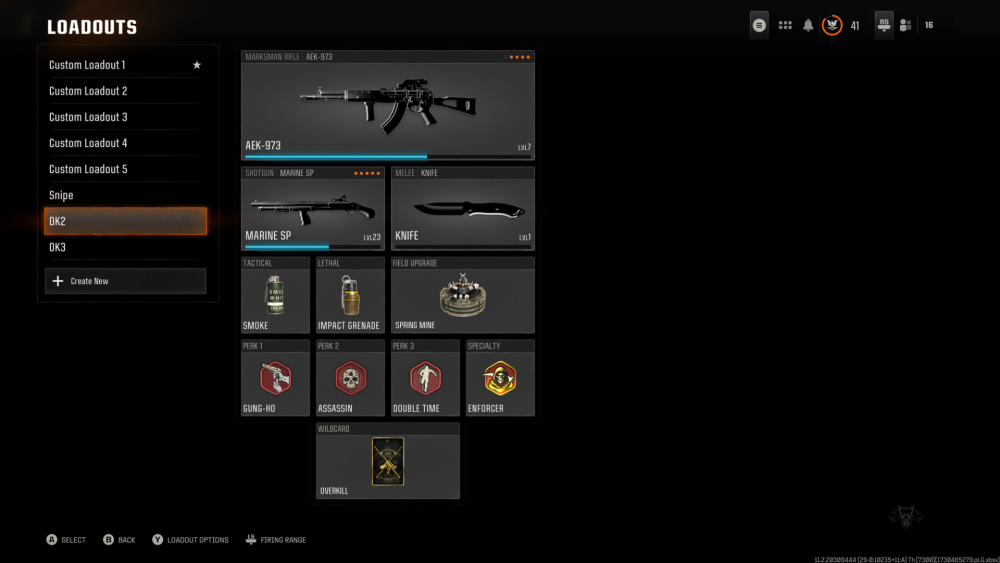Choose the OK3 loadout

pos(125,247)
